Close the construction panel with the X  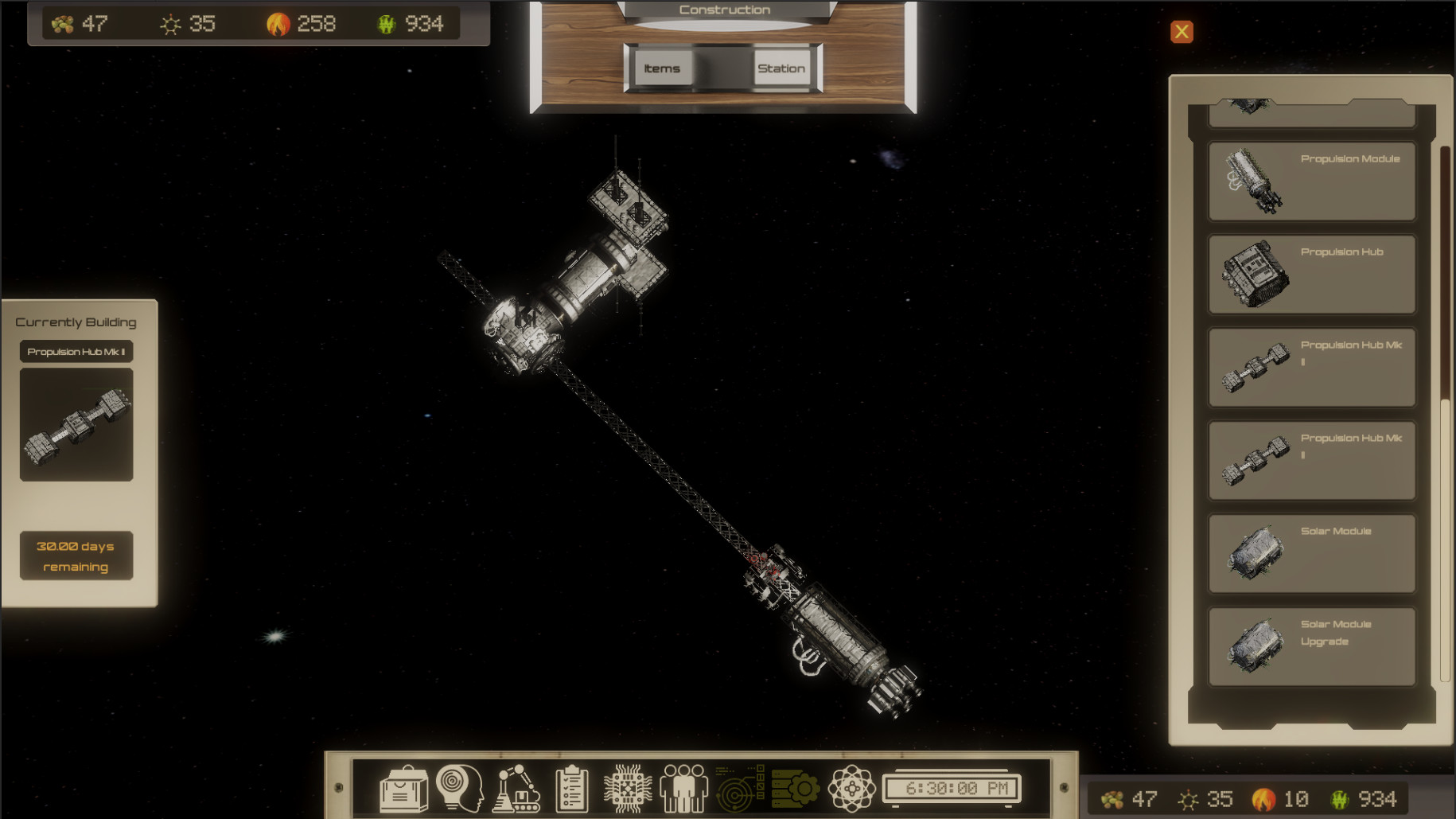point(1182,31)
